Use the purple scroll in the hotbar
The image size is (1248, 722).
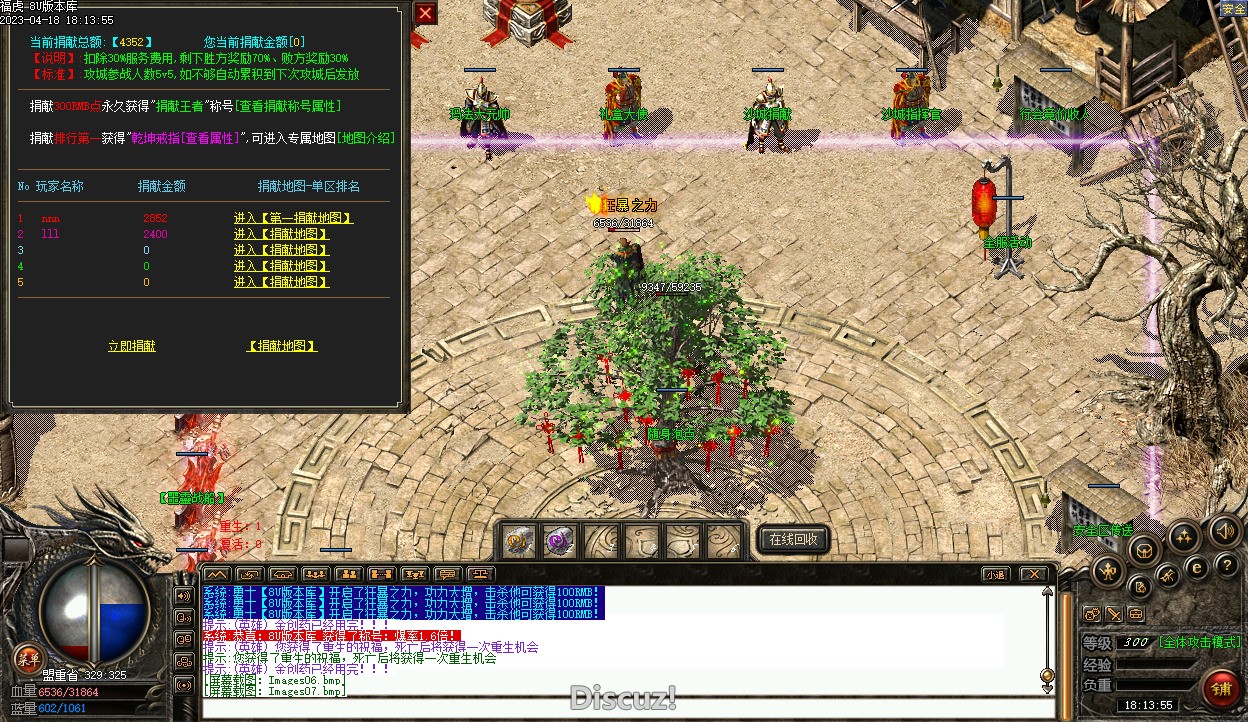pos(559,541)
